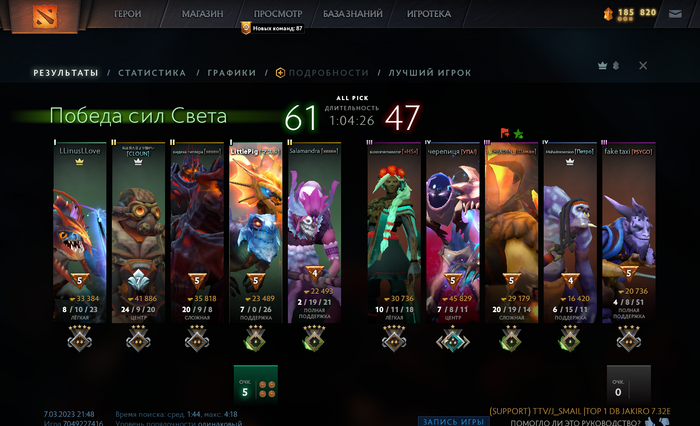
Task: Switch to the СТАТИСТИКА tab
Action: click(x=152, y=73)
